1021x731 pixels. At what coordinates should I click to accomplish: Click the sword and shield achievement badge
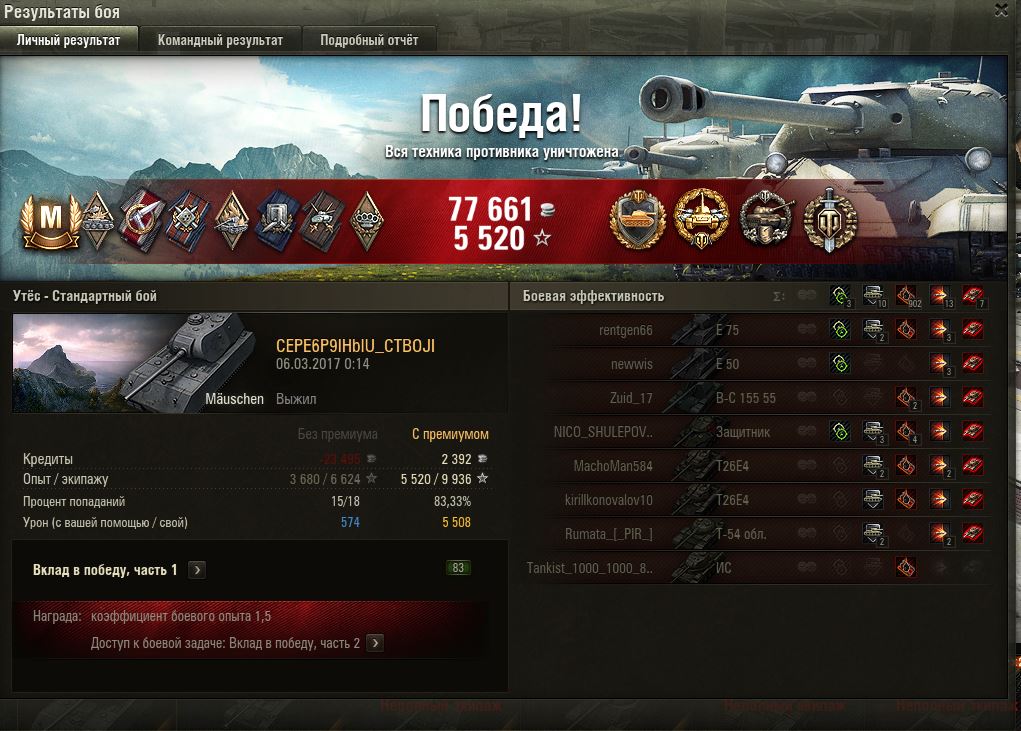point(830,219)
